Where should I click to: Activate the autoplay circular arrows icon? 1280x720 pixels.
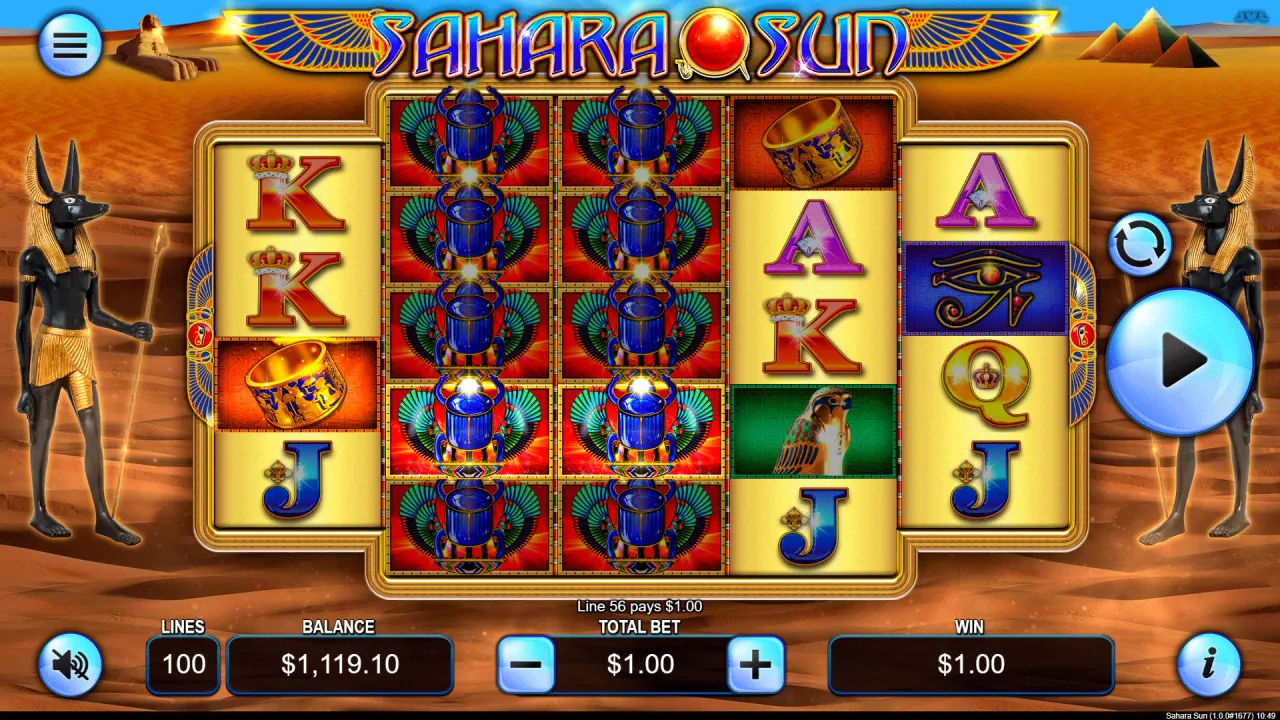click(1140, 243)
